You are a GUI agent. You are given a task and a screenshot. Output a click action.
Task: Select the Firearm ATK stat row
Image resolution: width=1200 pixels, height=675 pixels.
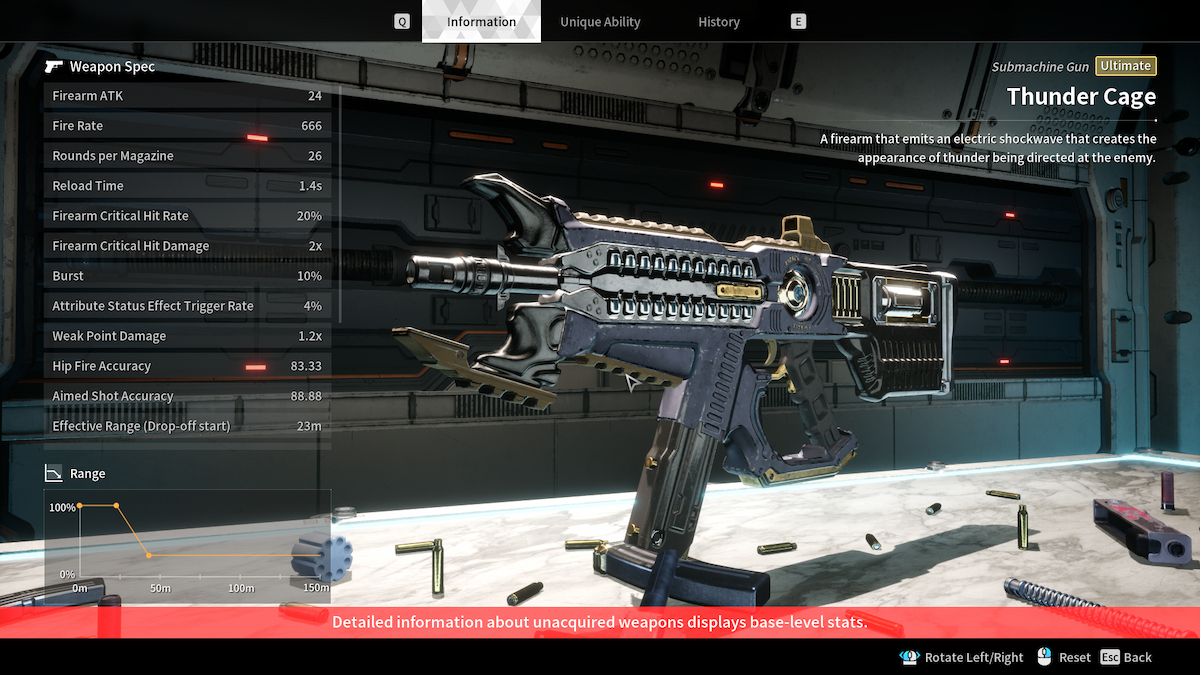[187, 96]
